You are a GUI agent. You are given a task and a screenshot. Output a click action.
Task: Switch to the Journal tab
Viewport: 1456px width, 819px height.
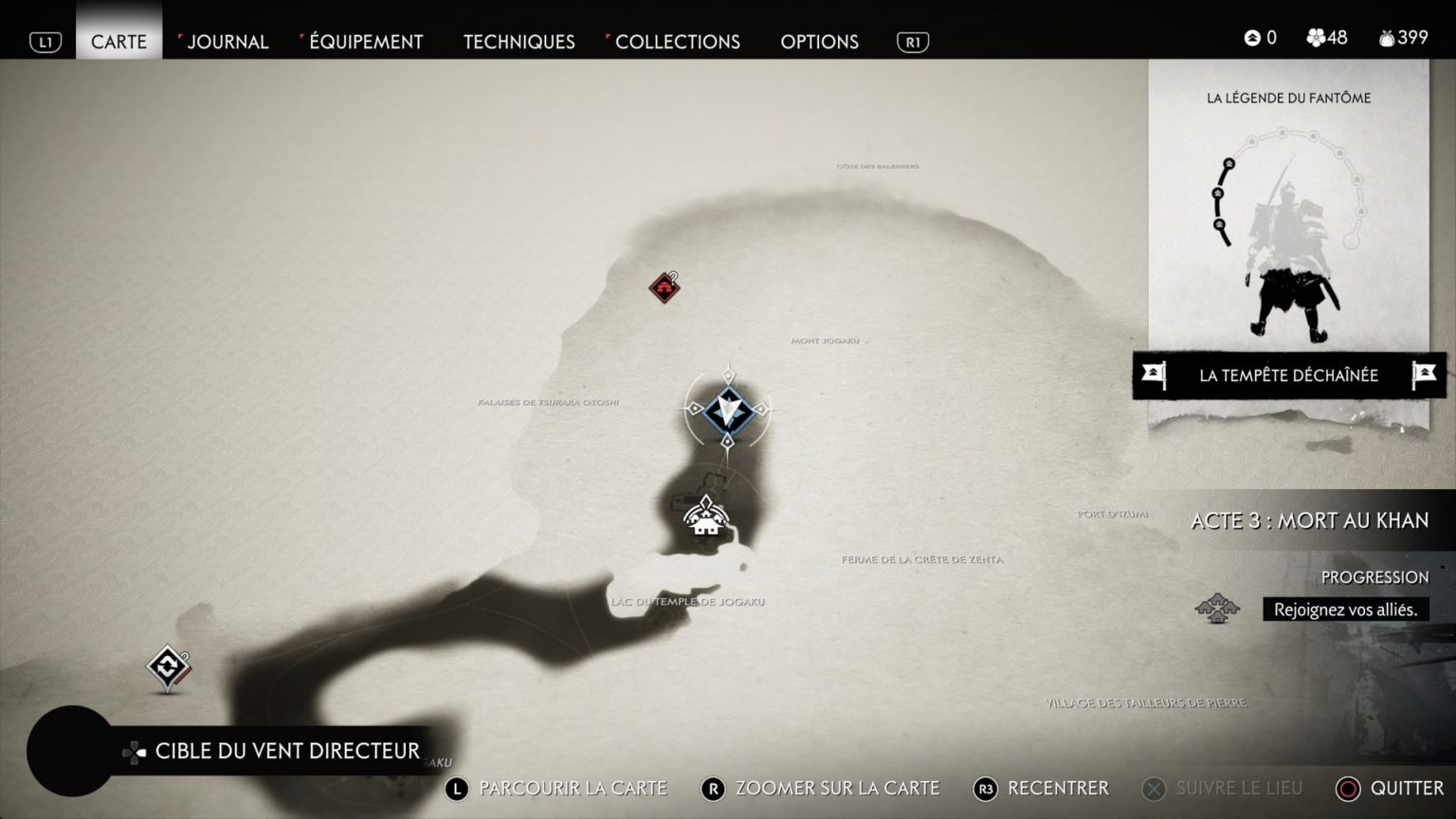tap(227, 42)
